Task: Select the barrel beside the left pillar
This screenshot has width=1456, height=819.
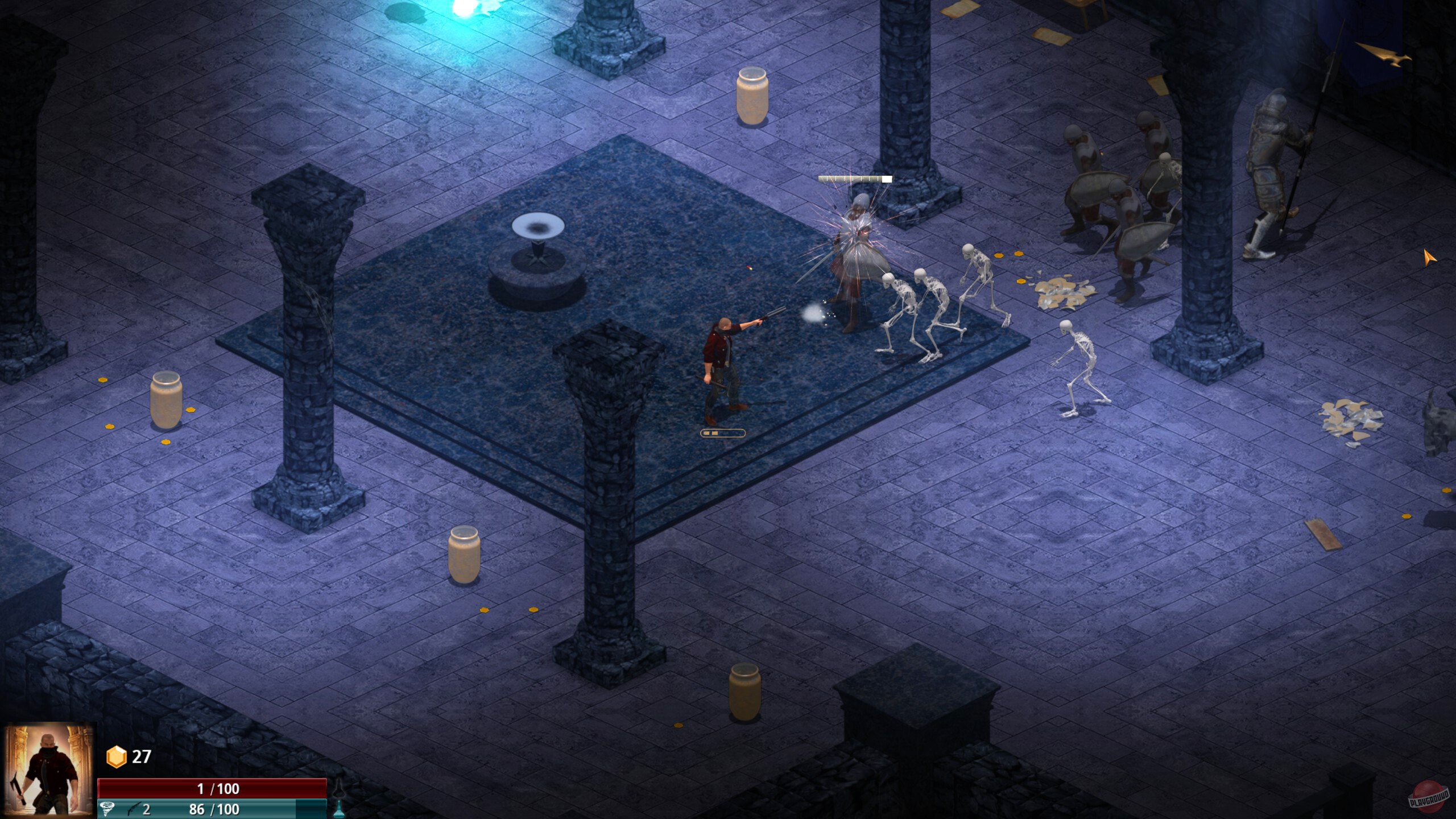Action: click(x=165, y=404)
